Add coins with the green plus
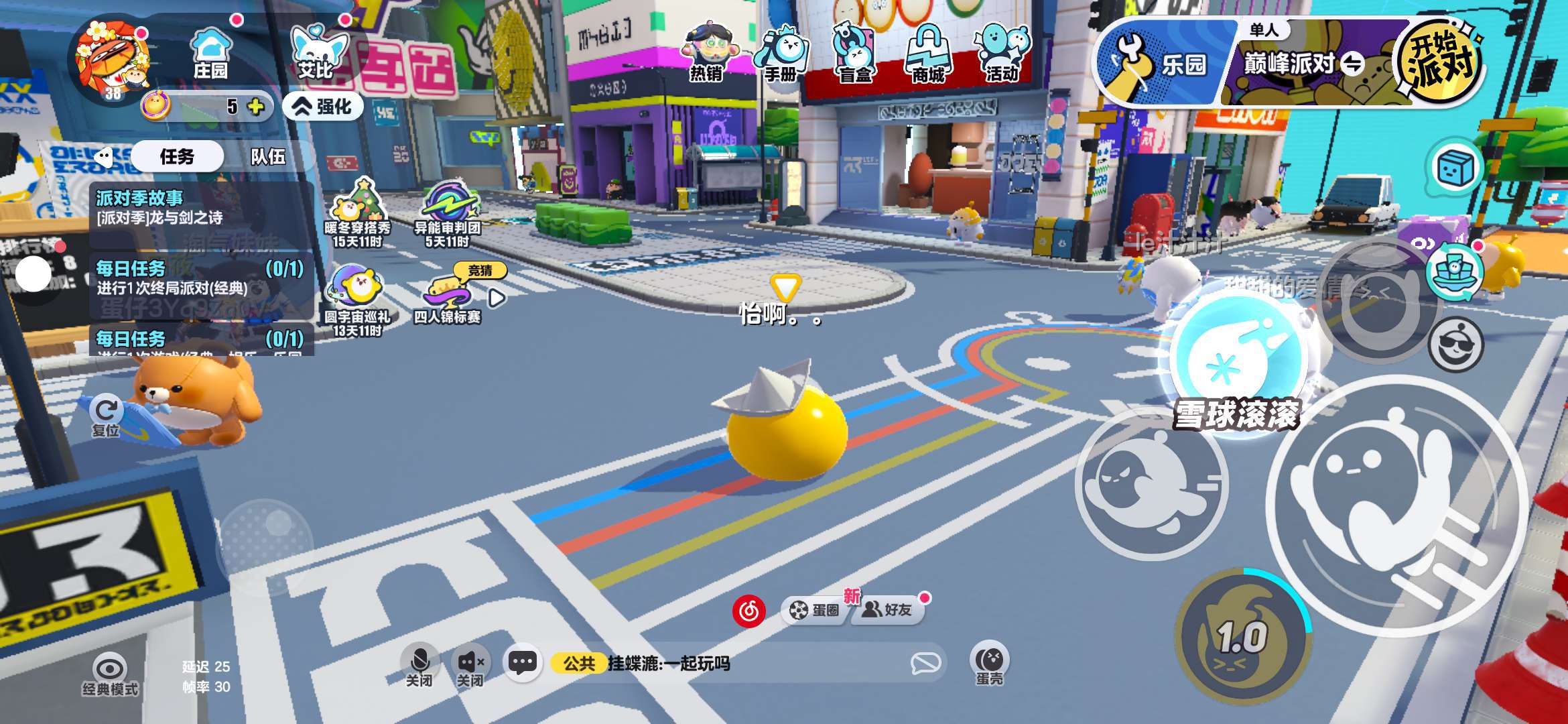1568x724 pixels. [x=256, y=107]
